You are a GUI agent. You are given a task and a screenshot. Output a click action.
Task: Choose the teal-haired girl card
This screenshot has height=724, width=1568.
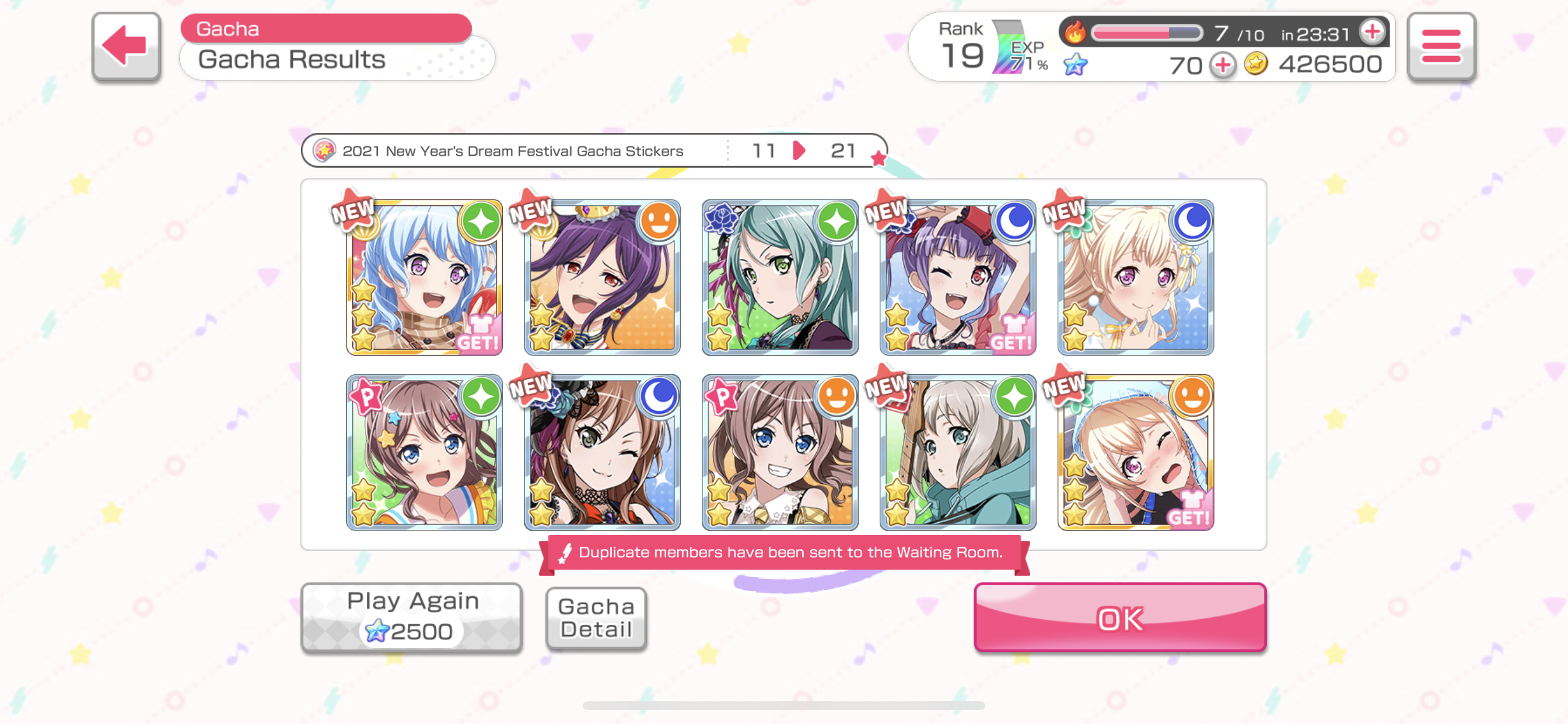coord(780,277)
